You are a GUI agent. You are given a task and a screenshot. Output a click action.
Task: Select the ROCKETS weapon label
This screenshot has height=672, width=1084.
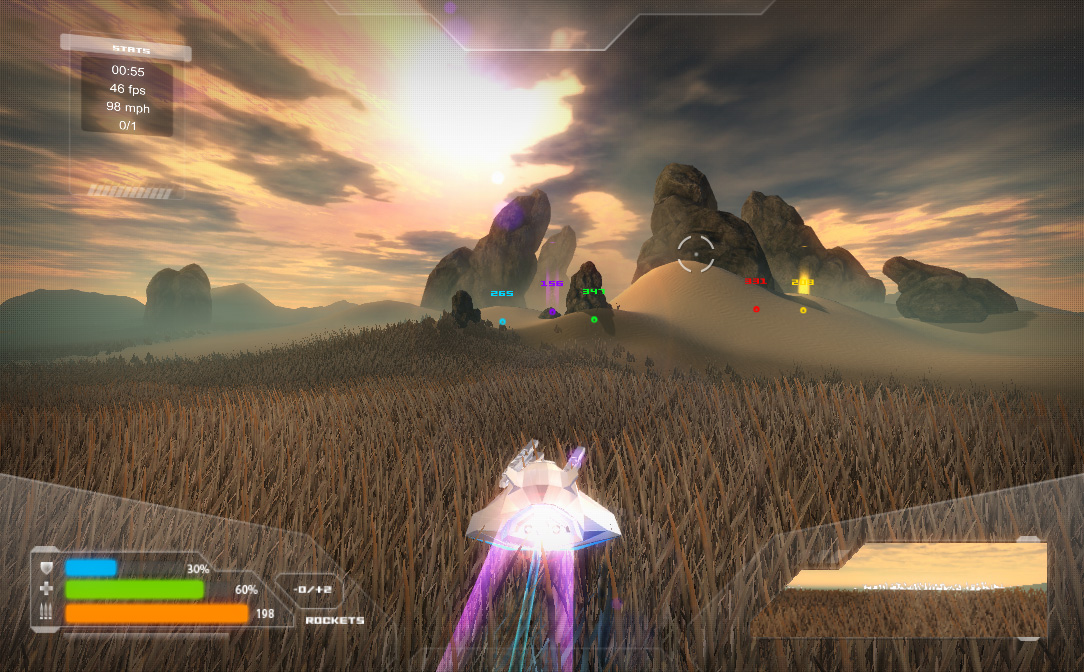[x=334, y=621]
